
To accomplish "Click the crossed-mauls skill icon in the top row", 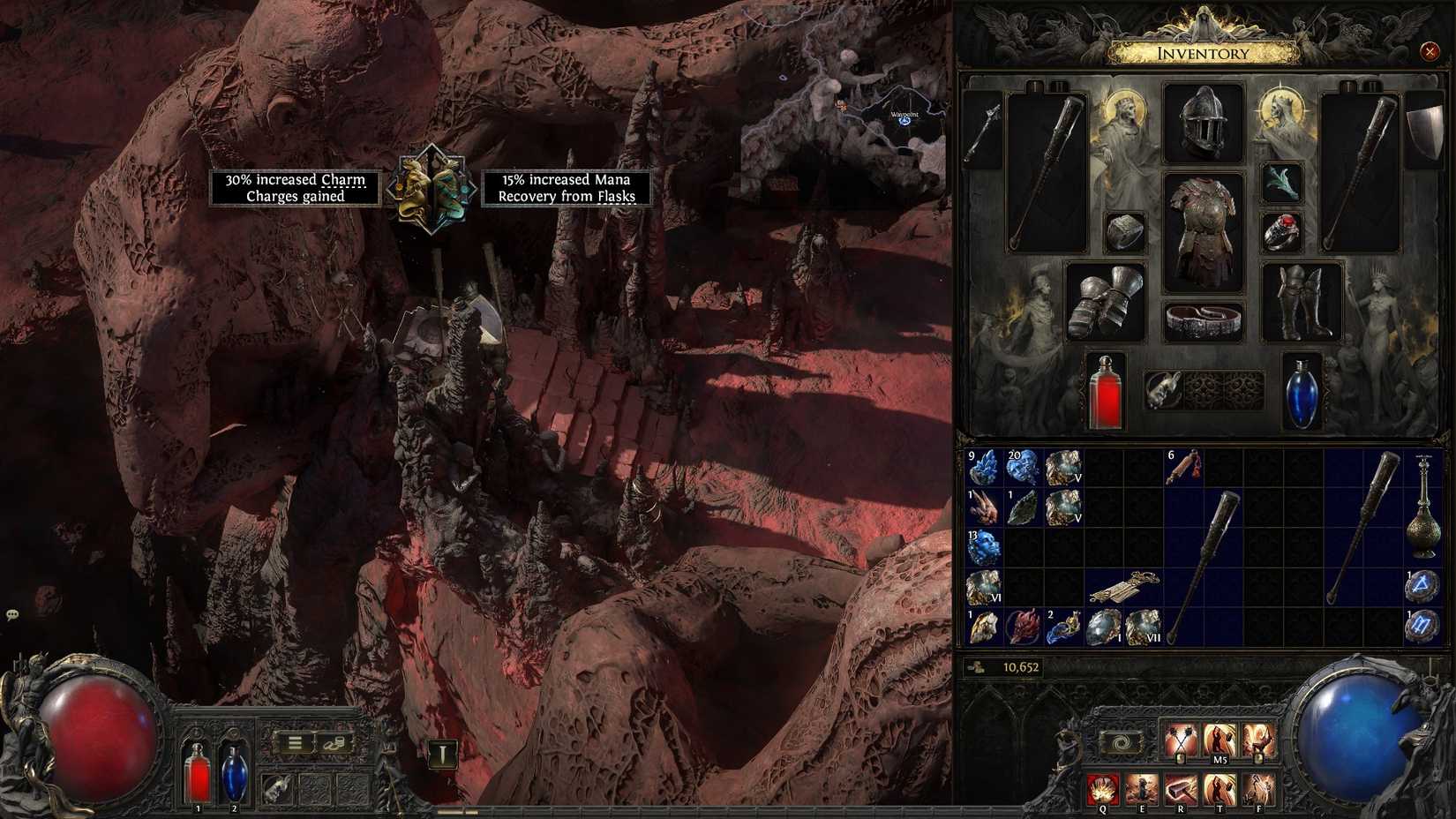I will 1182,740.
